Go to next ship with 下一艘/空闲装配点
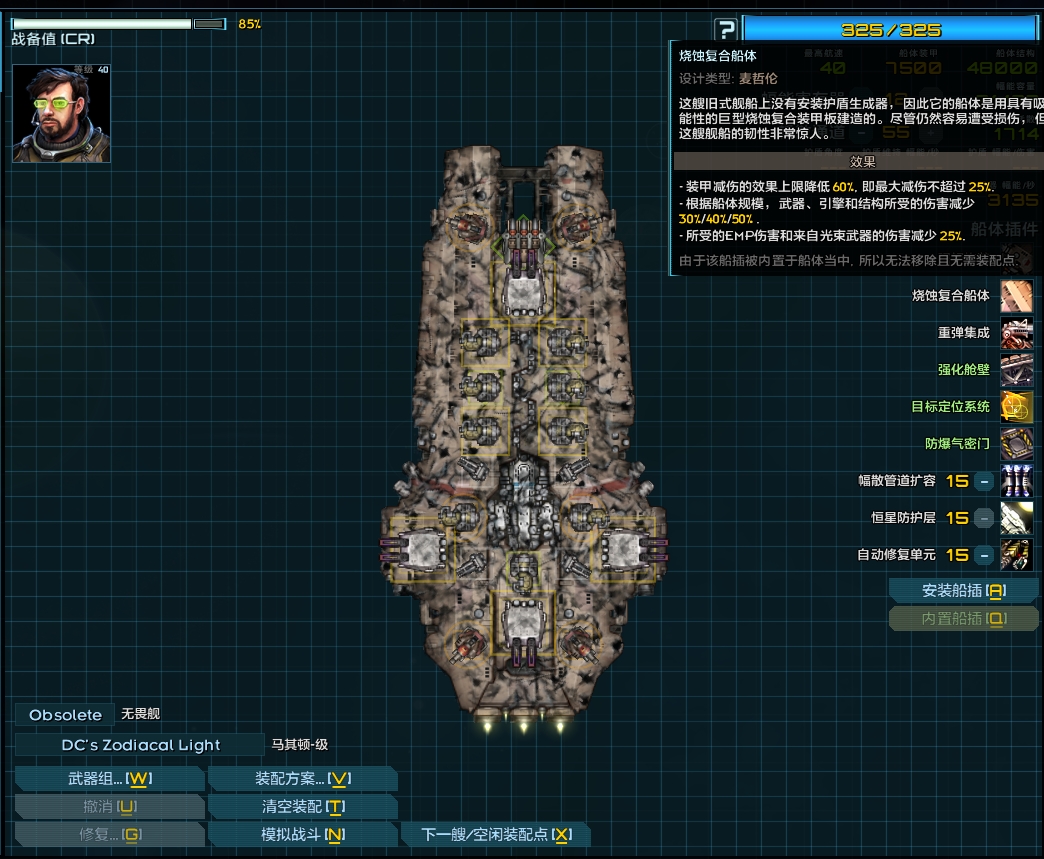The width and height of the screenshot is (1044, 859). click(x=496, y=834)
